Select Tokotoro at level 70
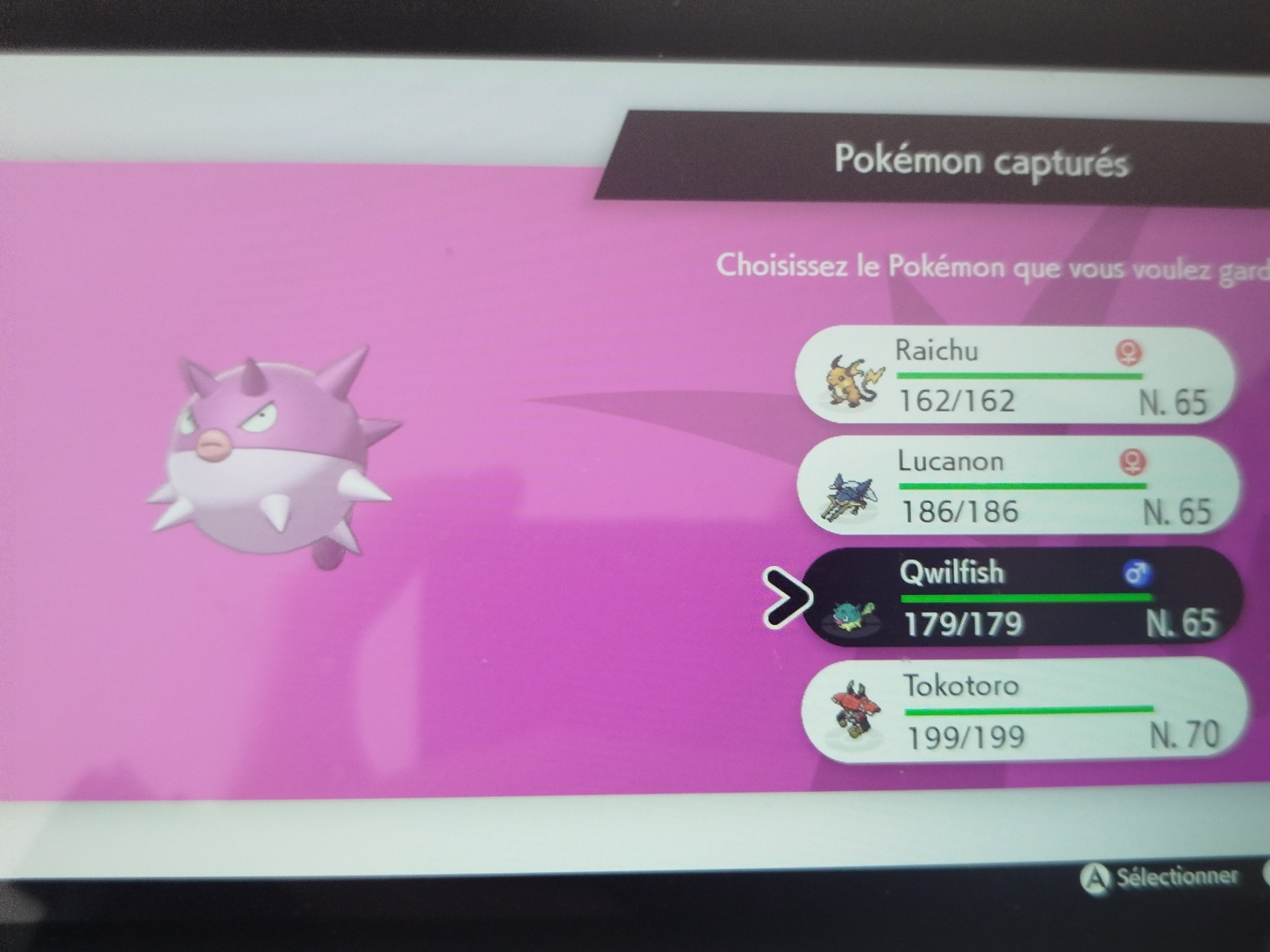 click(x=1024, y=711)
